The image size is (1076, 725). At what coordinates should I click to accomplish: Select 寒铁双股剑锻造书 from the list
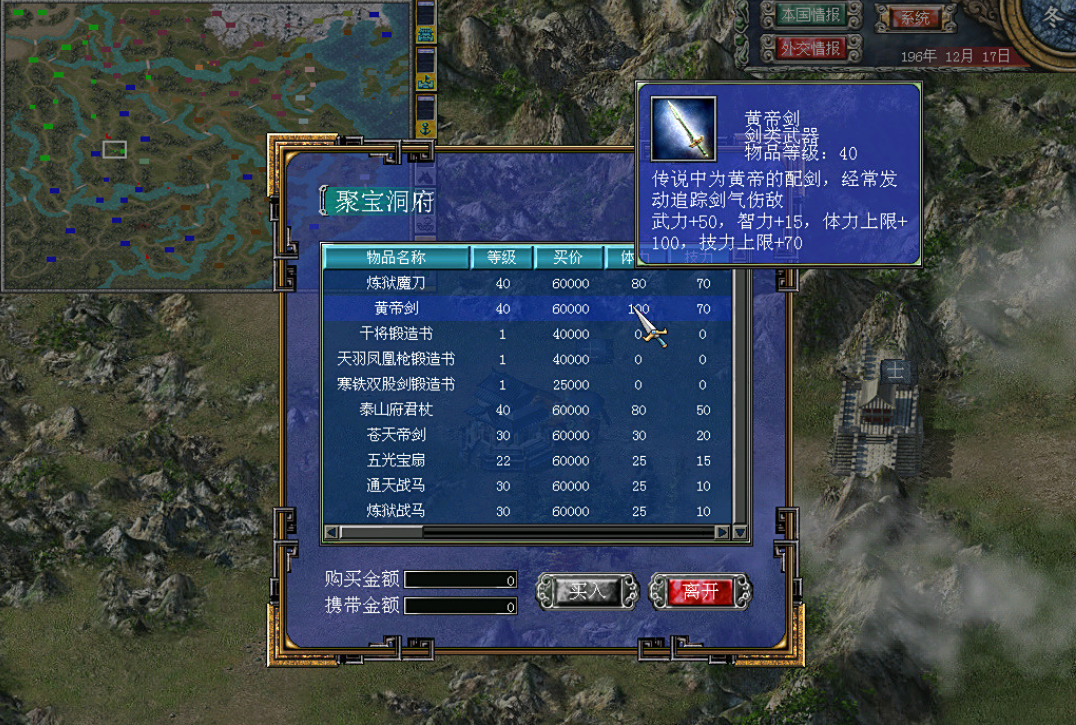point(396,384)
